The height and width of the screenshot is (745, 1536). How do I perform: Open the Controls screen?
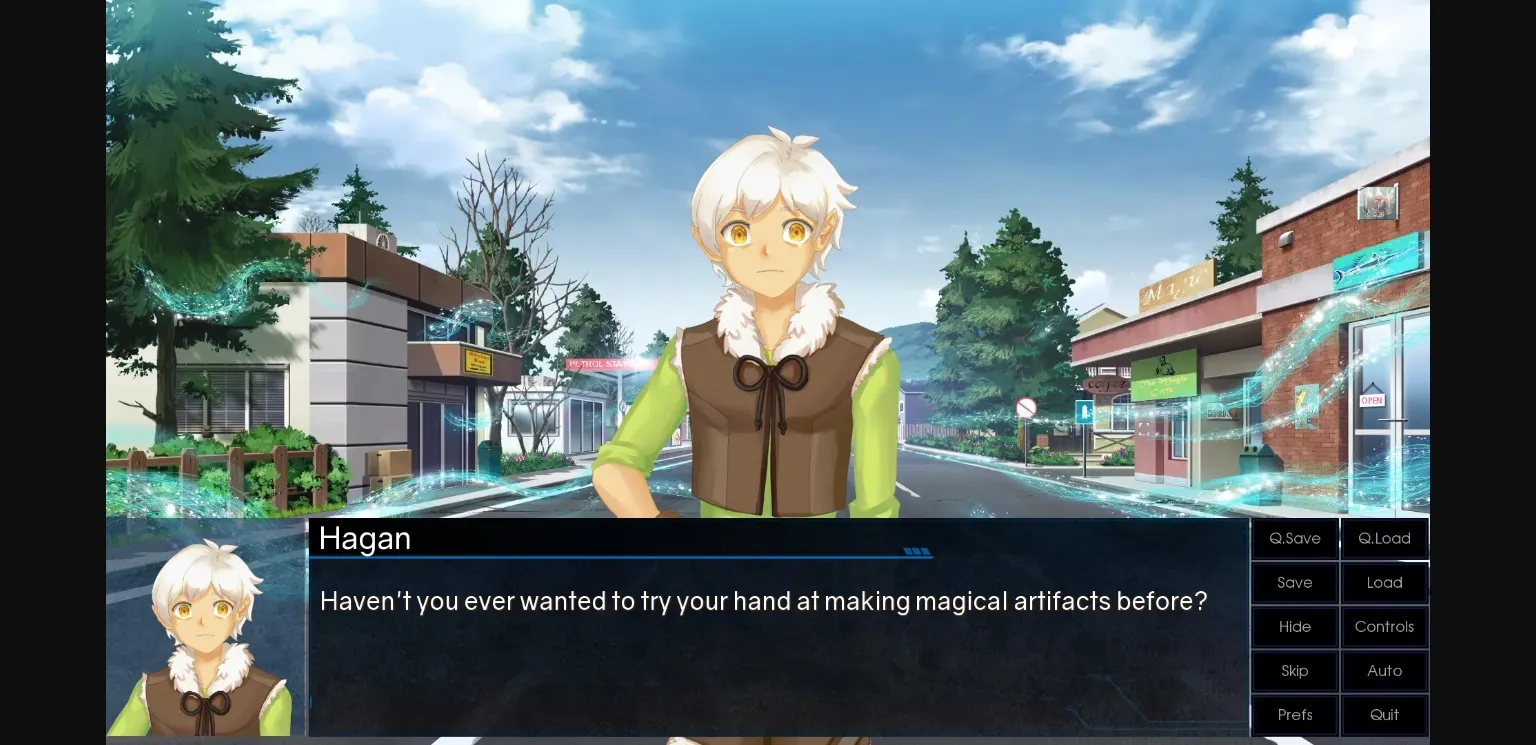(x=1384, y=626)
